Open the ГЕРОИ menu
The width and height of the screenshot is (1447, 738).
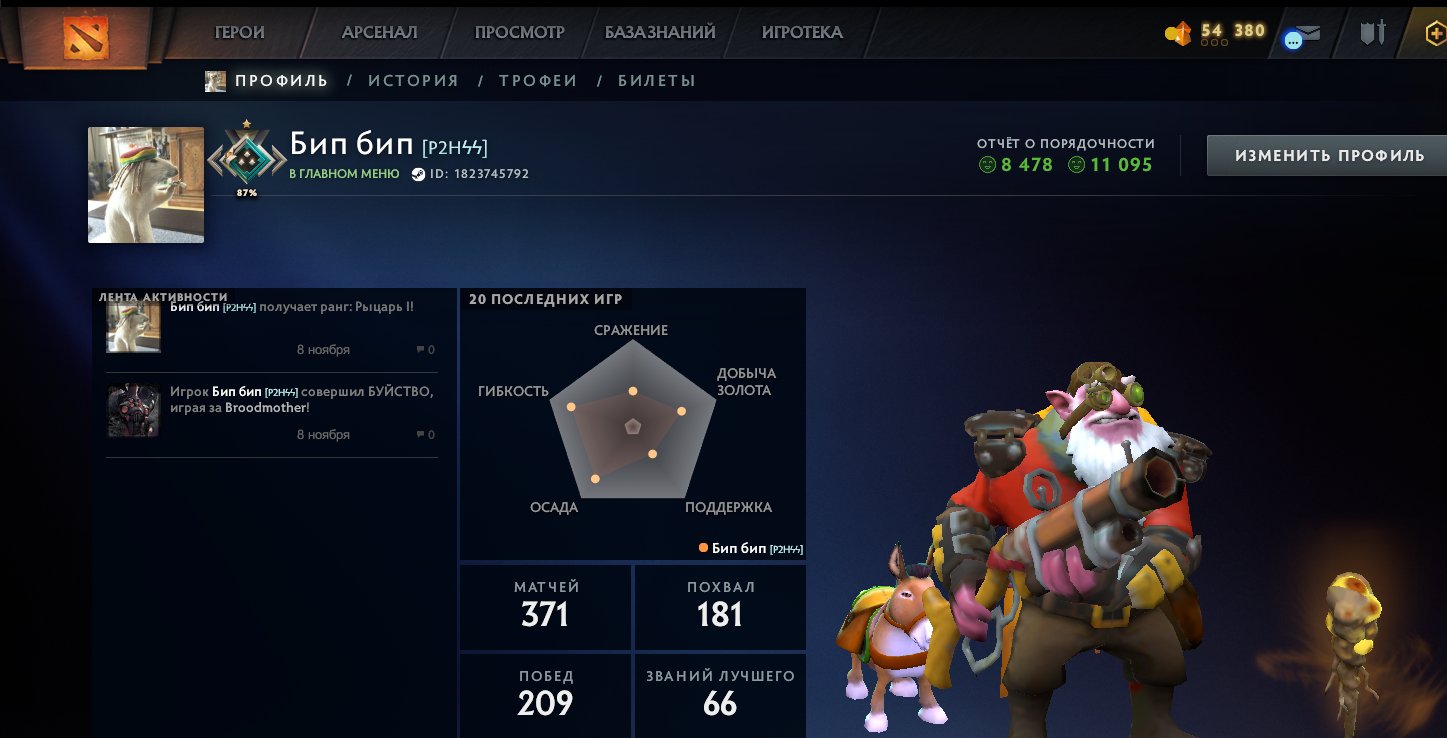(237, 31)
